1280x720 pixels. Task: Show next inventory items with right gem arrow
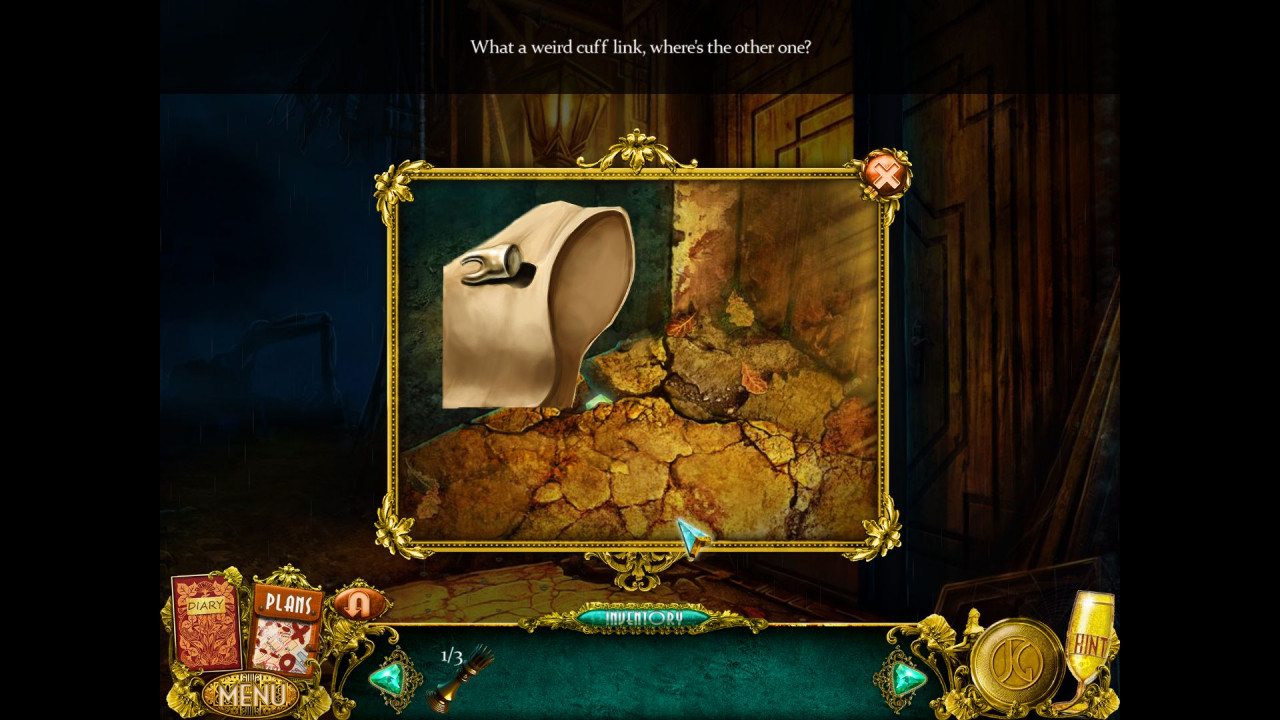(x=907, y=678)
